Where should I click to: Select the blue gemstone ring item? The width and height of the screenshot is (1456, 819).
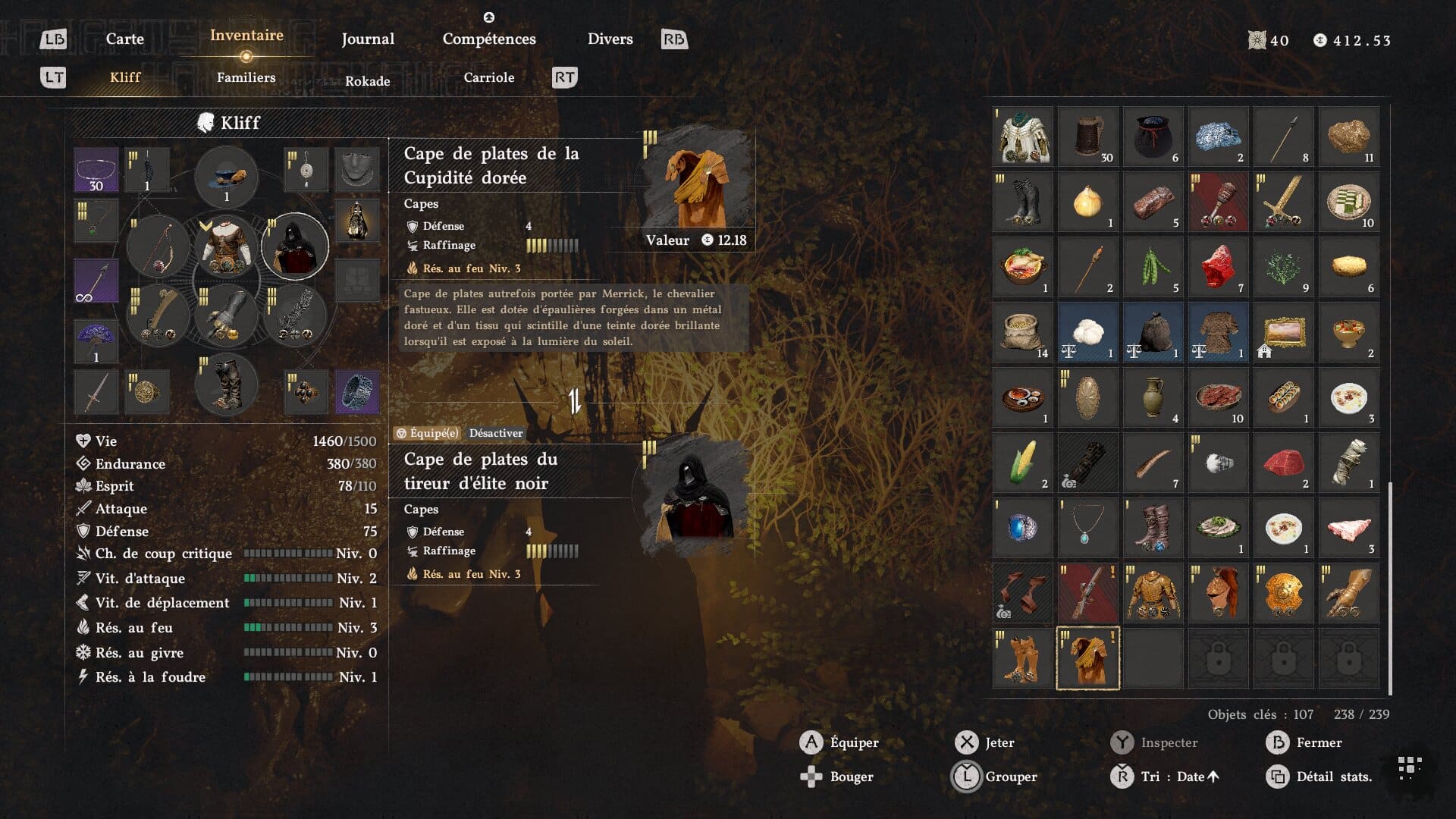point(1022,527)
